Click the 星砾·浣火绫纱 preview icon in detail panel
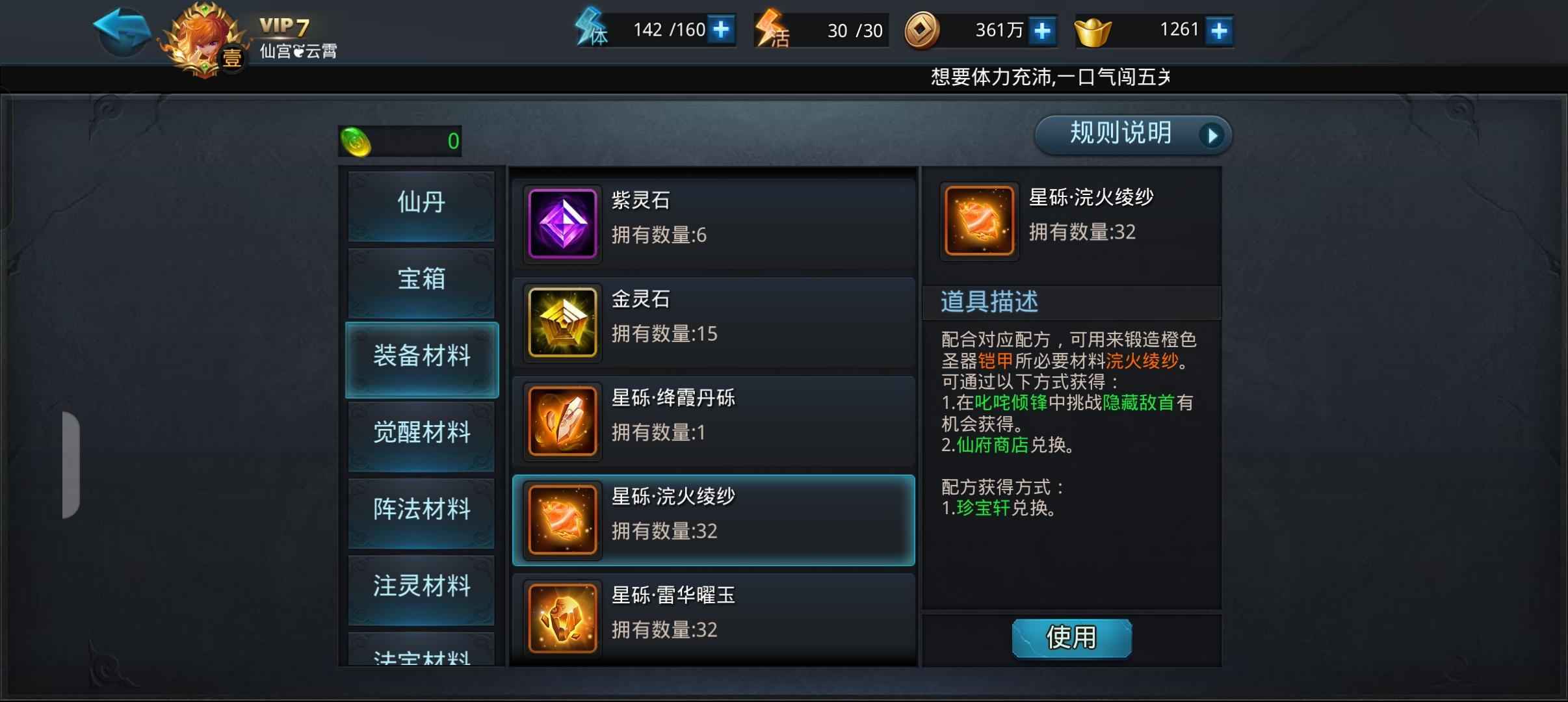Image resolution: width=1568 pixels, height=702 pixels. coord(978,220)
